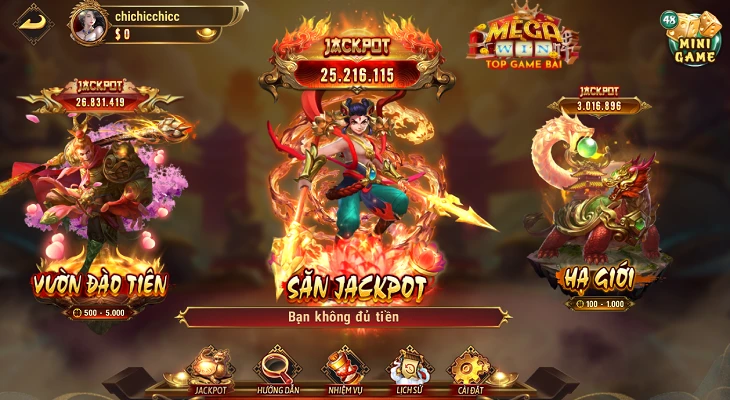This screenshot has height=400, width=730.
Task: Go back with the arrow button
Action: pos(34,21)
